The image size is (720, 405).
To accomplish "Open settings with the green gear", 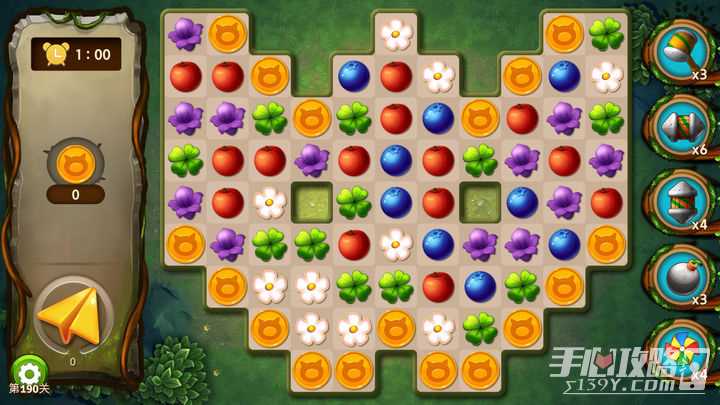I will click(x=28, y=371).
